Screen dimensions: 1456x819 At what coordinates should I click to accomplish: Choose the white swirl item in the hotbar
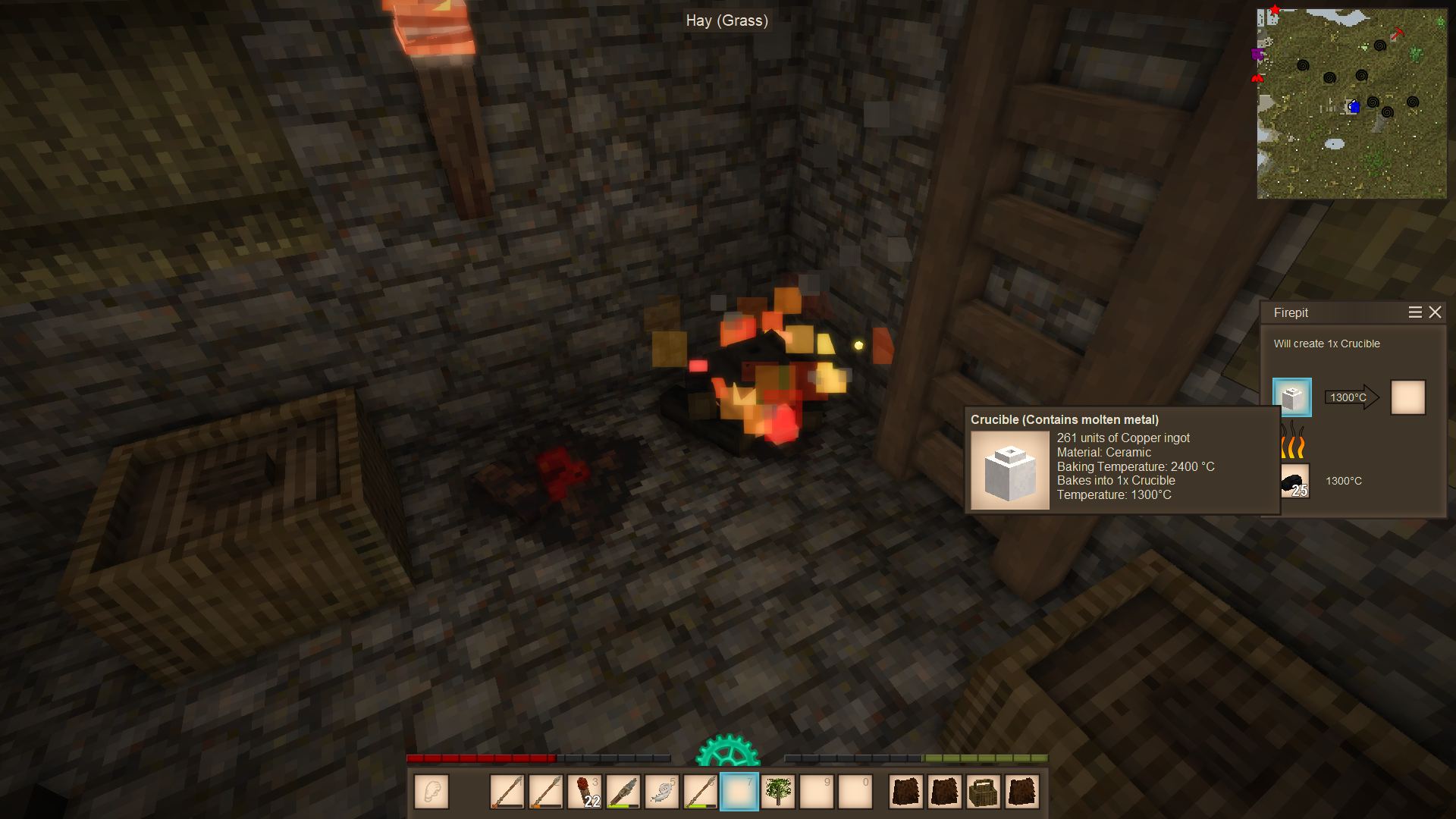tap(662, 792)
